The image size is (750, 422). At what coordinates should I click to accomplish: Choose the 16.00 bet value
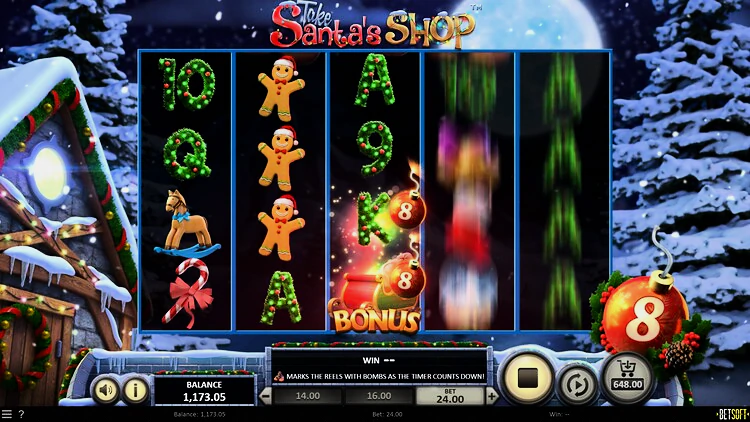378,396
